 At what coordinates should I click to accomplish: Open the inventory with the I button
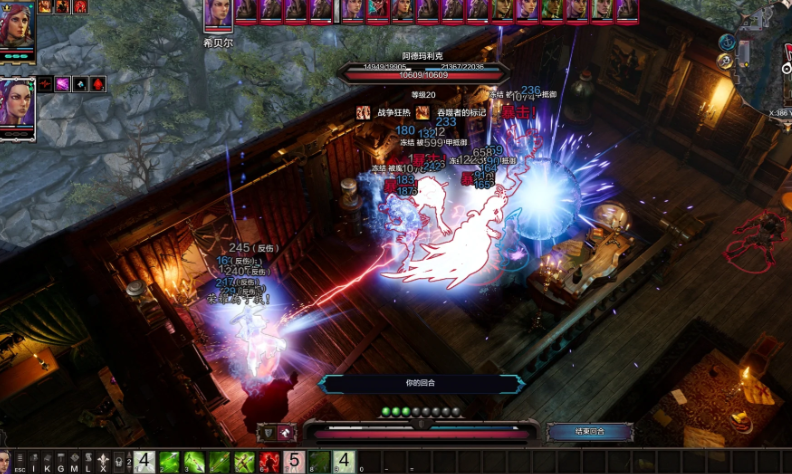coord(34,462)
